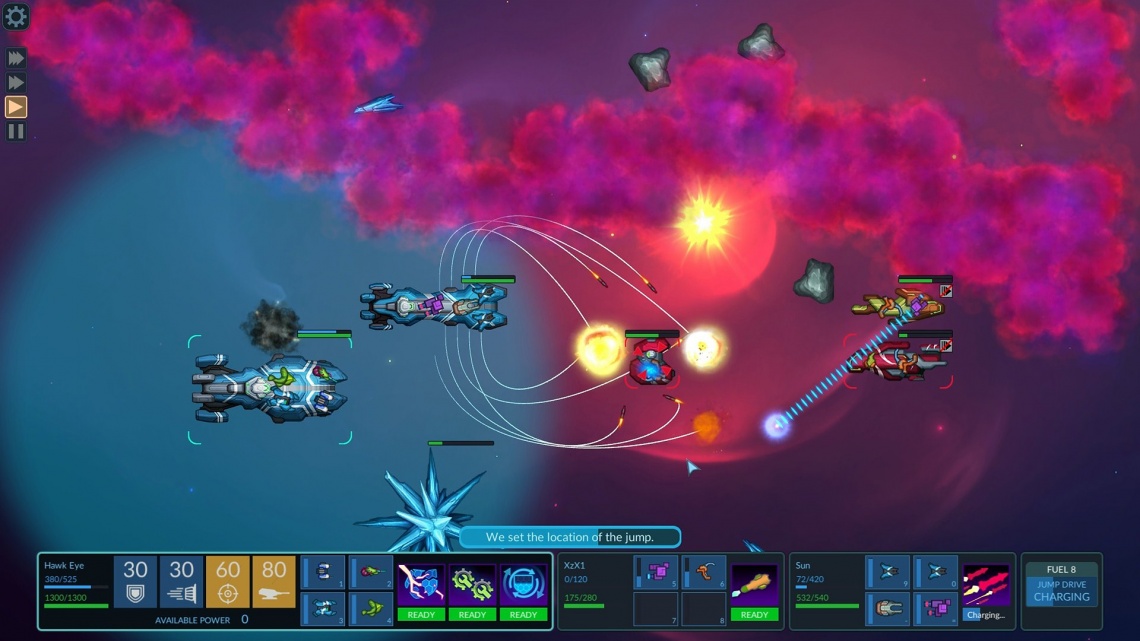Select Hawk Eye weapon slot 4

pos(371,608)
